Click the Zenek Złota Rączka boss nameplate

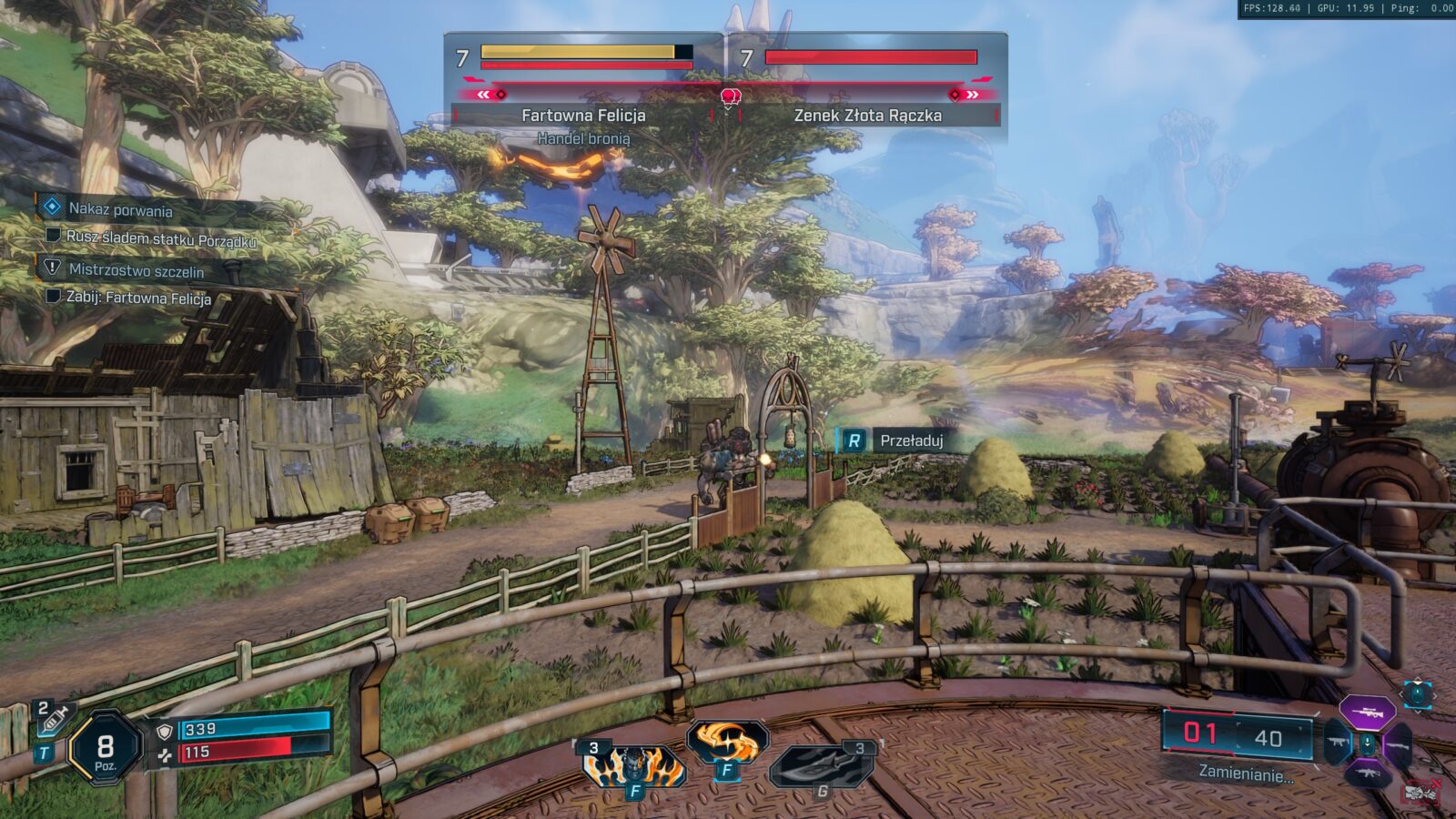pyautogui.click(x=867, y=116)
